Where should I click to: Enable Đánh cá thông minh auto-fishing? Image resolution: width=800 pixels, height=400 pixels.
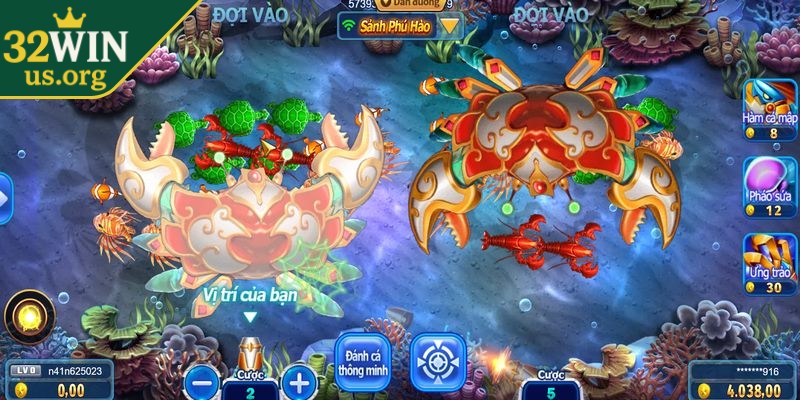pos(364,362)
